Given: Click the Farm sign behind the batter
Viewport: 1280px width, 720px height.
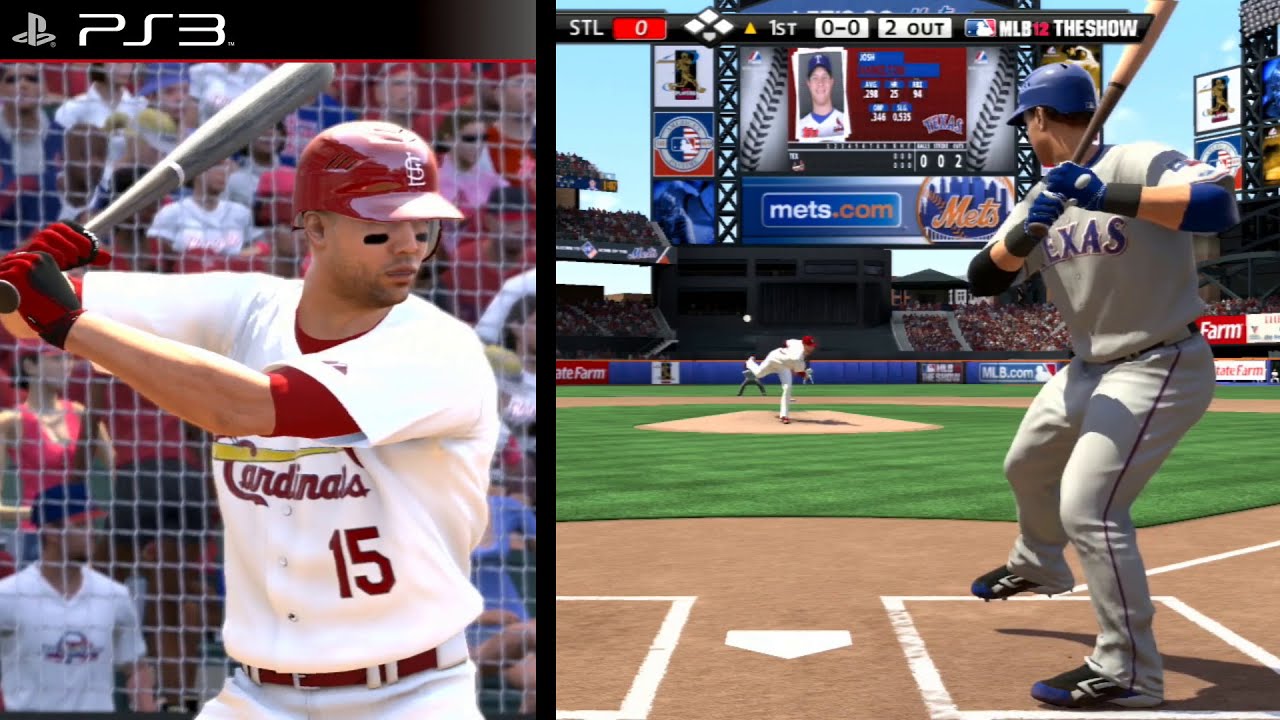Looking at the screenshot, I should 1223,327.
